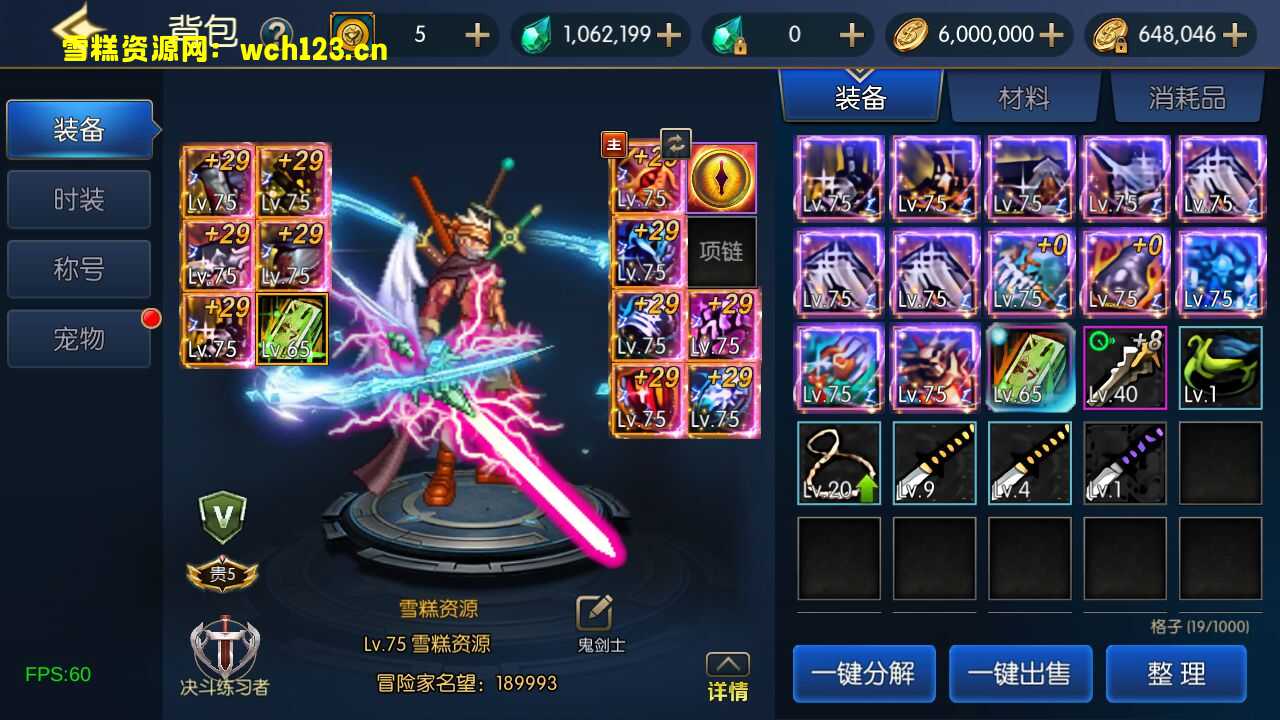Expand the 详情 panel
1280x720 pixels.
pos(726,667)
